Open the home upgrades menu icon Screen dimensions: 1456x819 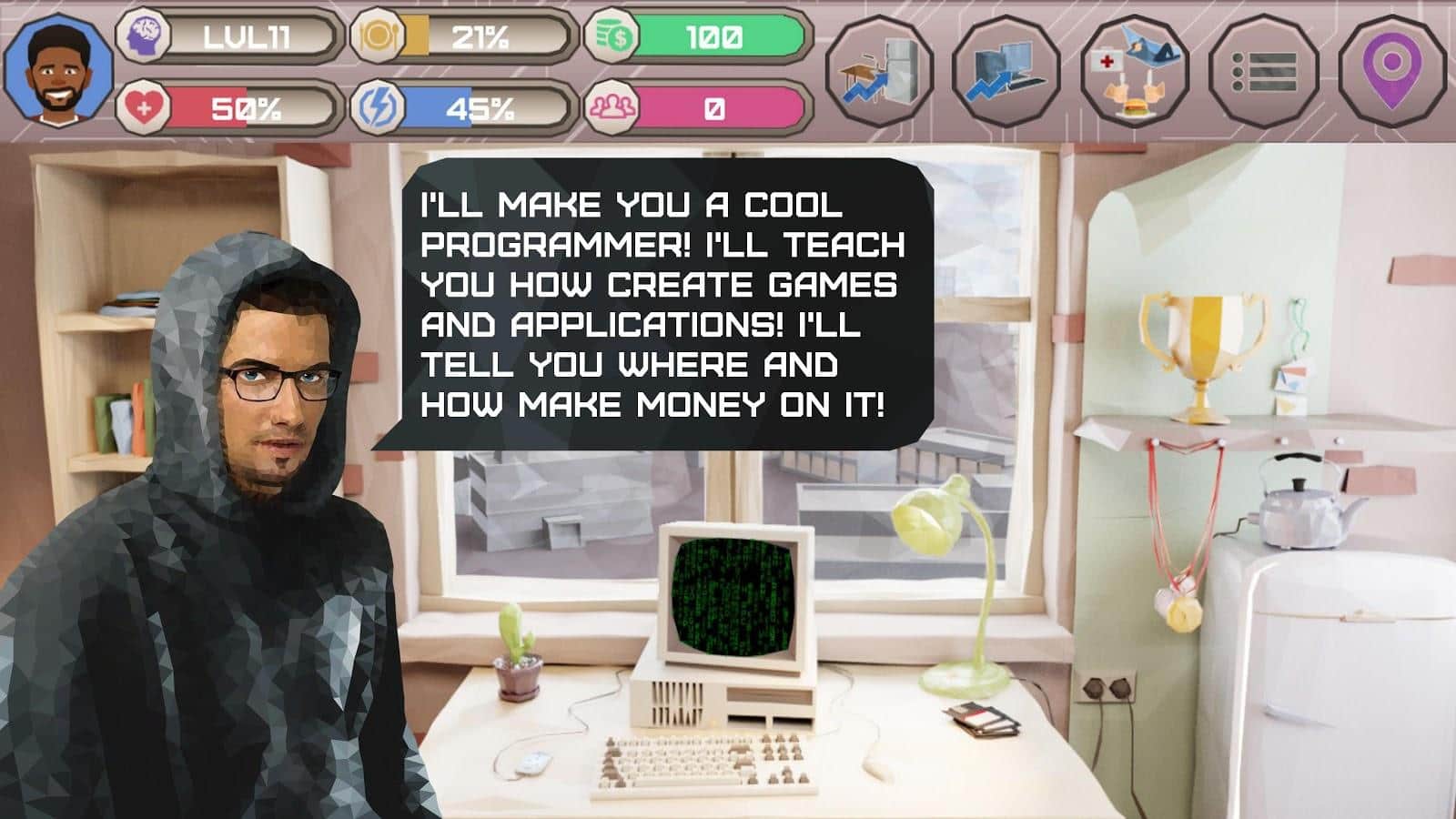point(881,65)
